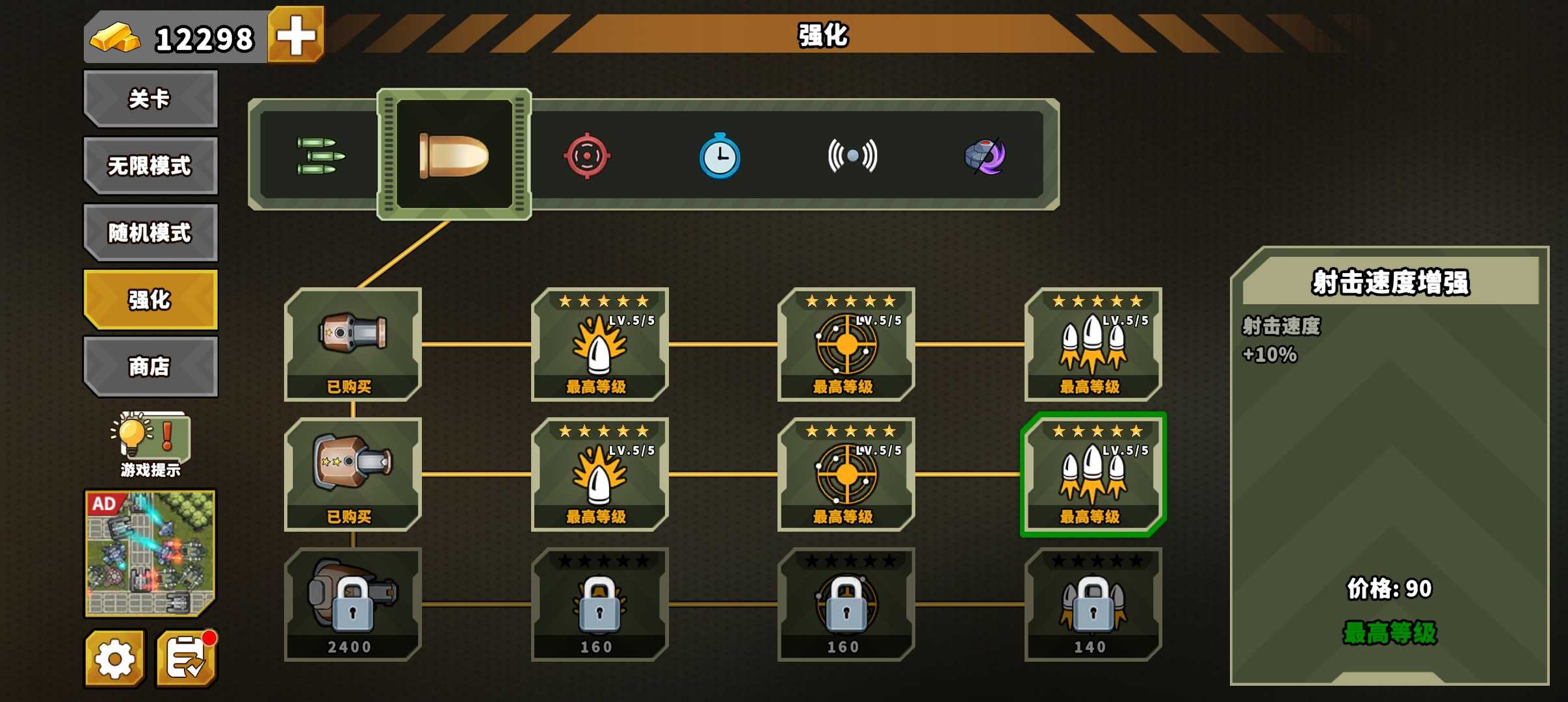The height and width of the screenshot is (702, 1568).
Task: Switch to the purple vortex weapon tab
Action: pyautogui.click(x=985, y=156)
